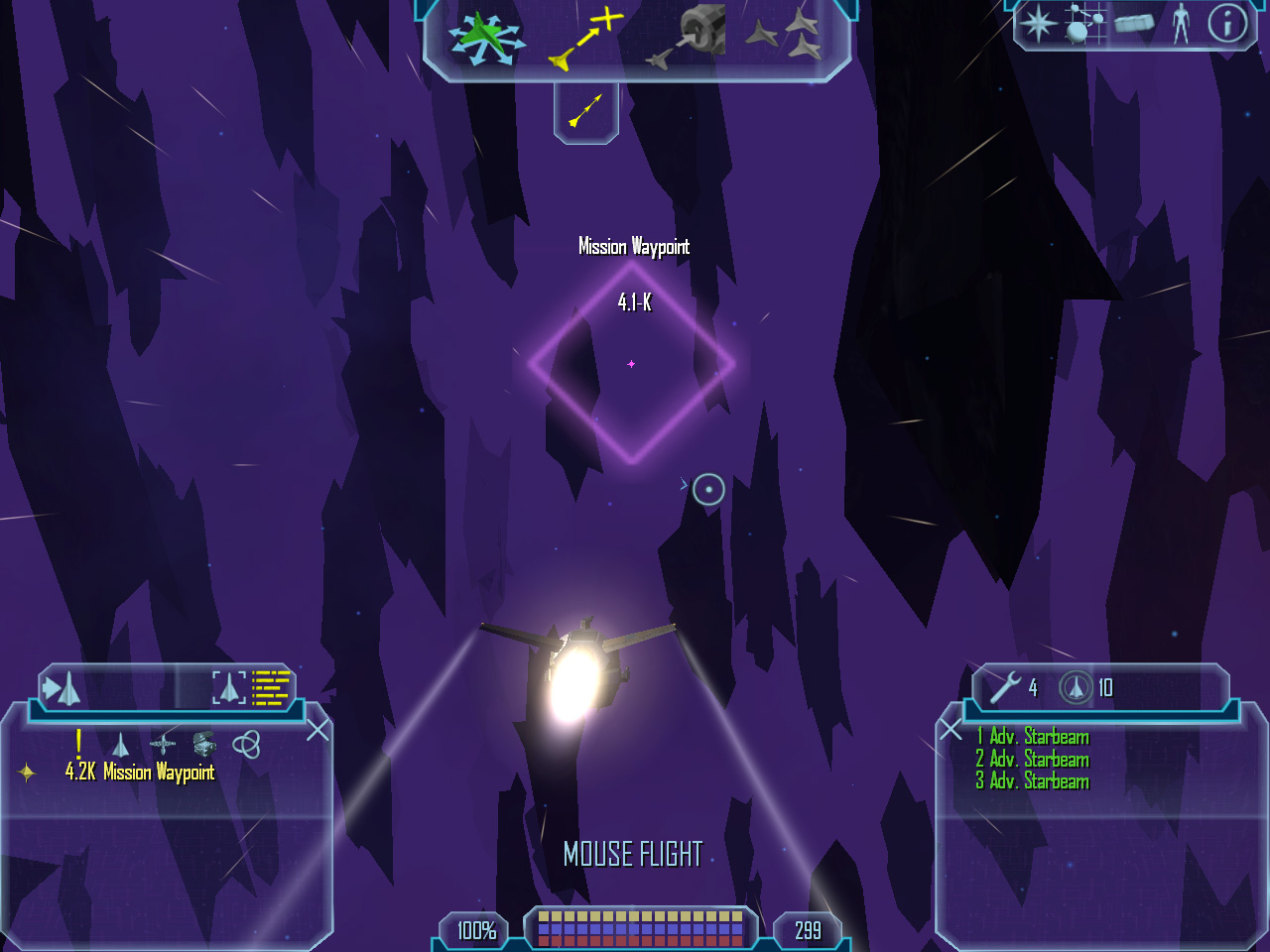Screen dimensions: 1270x952
Task: Expand the contact list via the yellow list icon
Action: pos(268,686)
